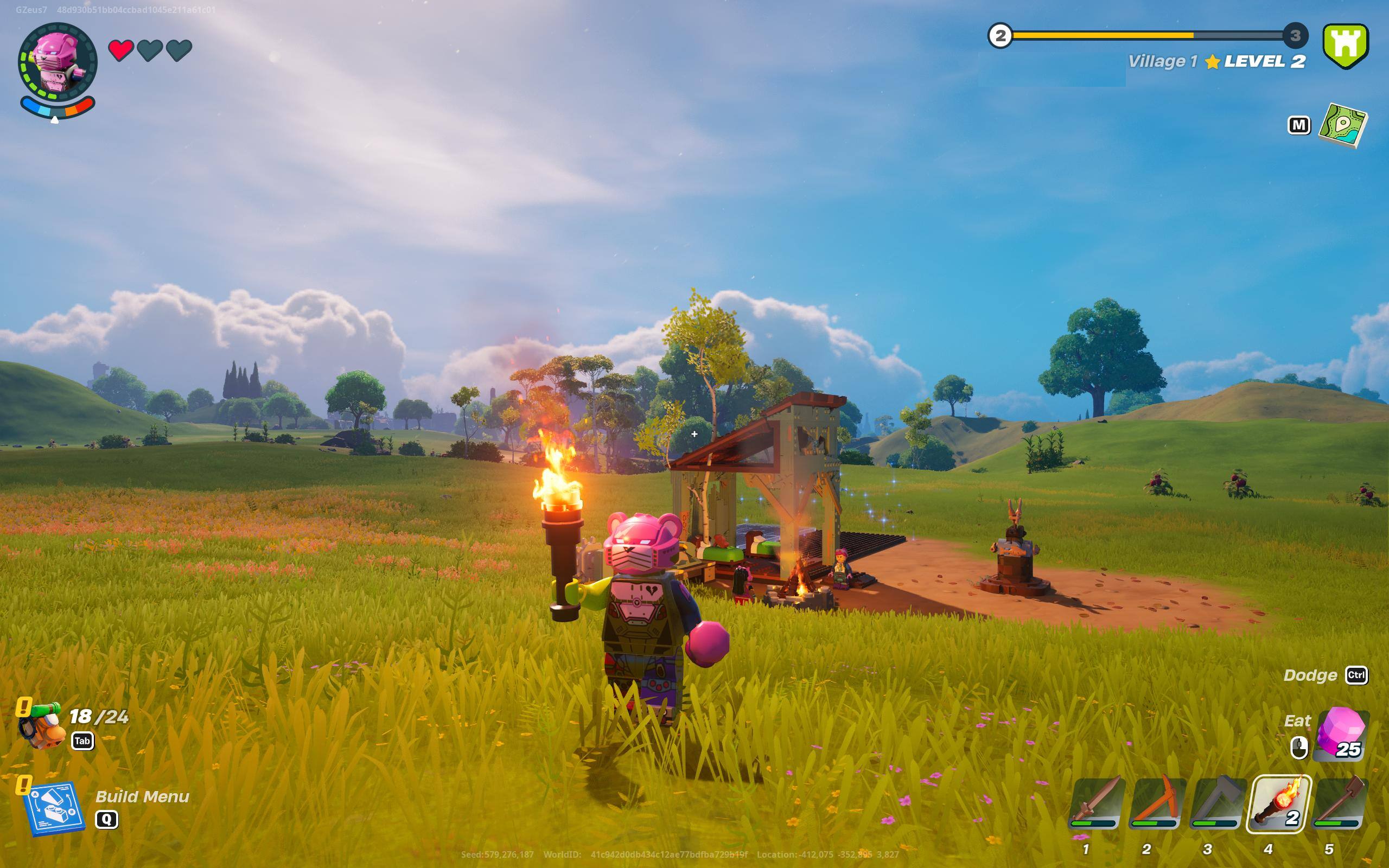
Task: Select the orange pickaxe hotbar slot
Action: pyautogui.click(x=1156, y=803)
